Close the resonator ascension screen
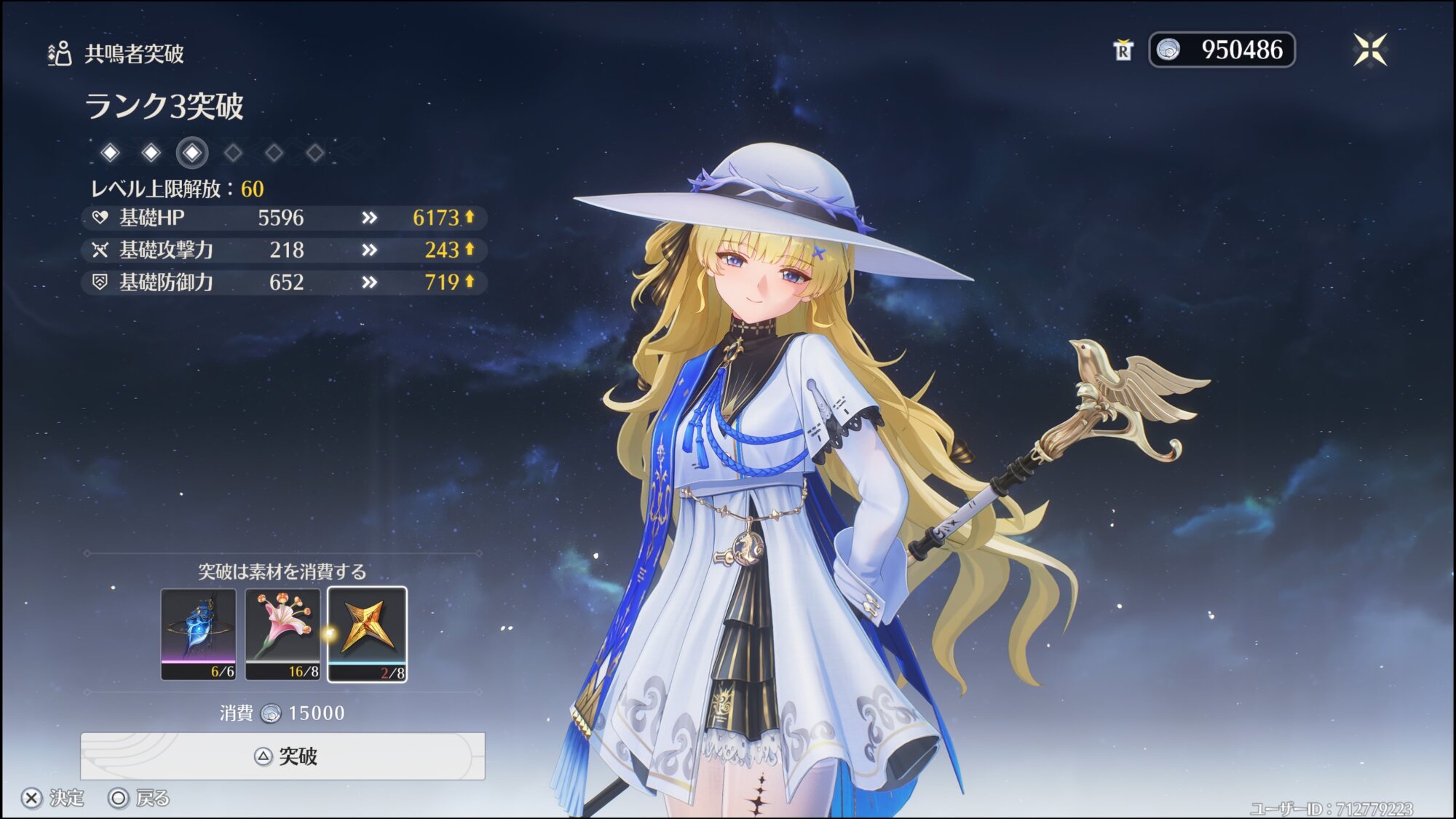This screenshot has height=819, width=1456. [x=1369, y=50]
